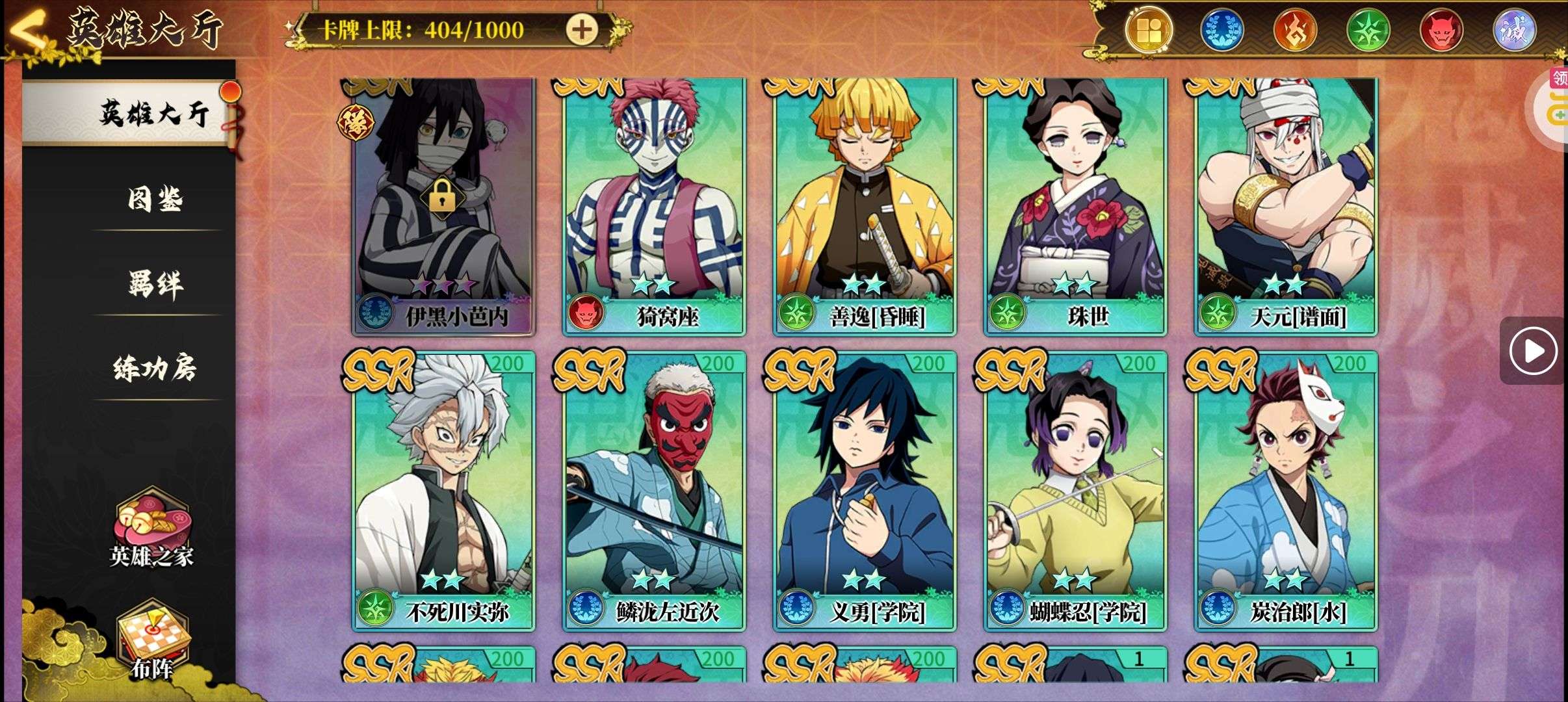The width and height of the screenshot is (1568, 702).
Task: Select the 英雄大厅 tab
Action: (x=153, y=114)
